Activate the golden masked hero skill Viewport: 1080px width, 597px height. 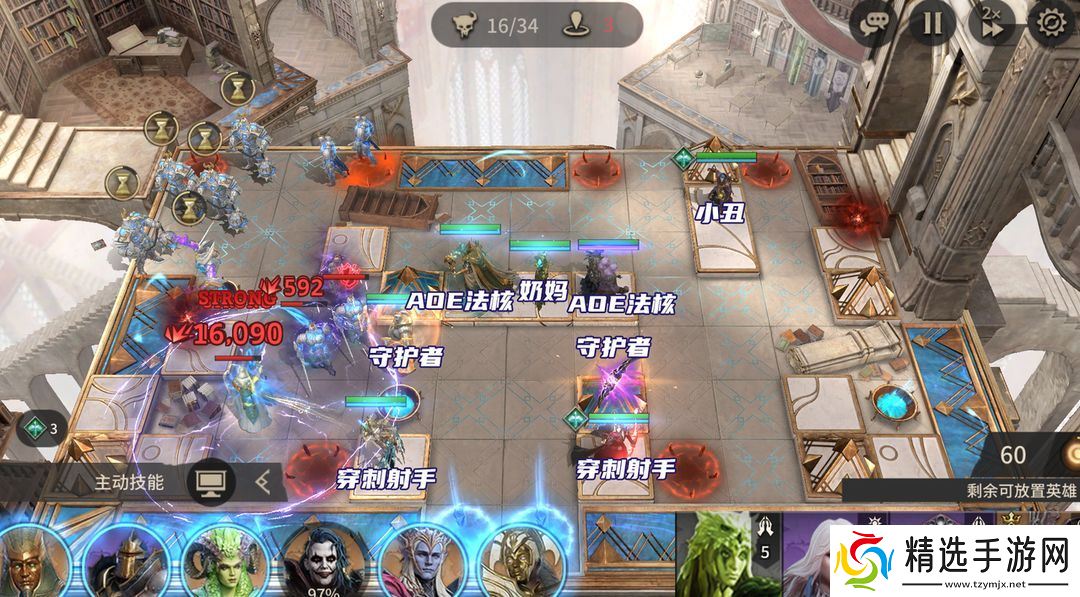pyautogui.click(x=519, y=560)
